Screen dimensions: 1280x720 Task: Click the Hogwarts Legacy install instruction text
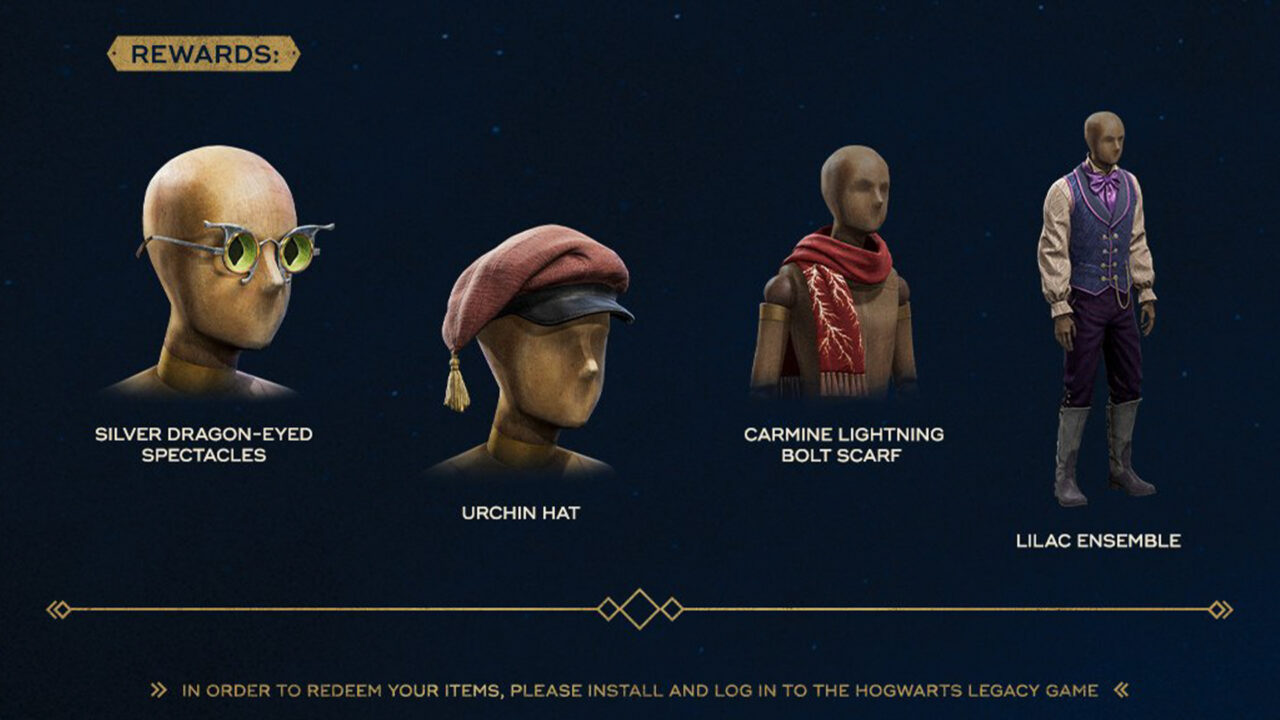[x=640, y=687]
